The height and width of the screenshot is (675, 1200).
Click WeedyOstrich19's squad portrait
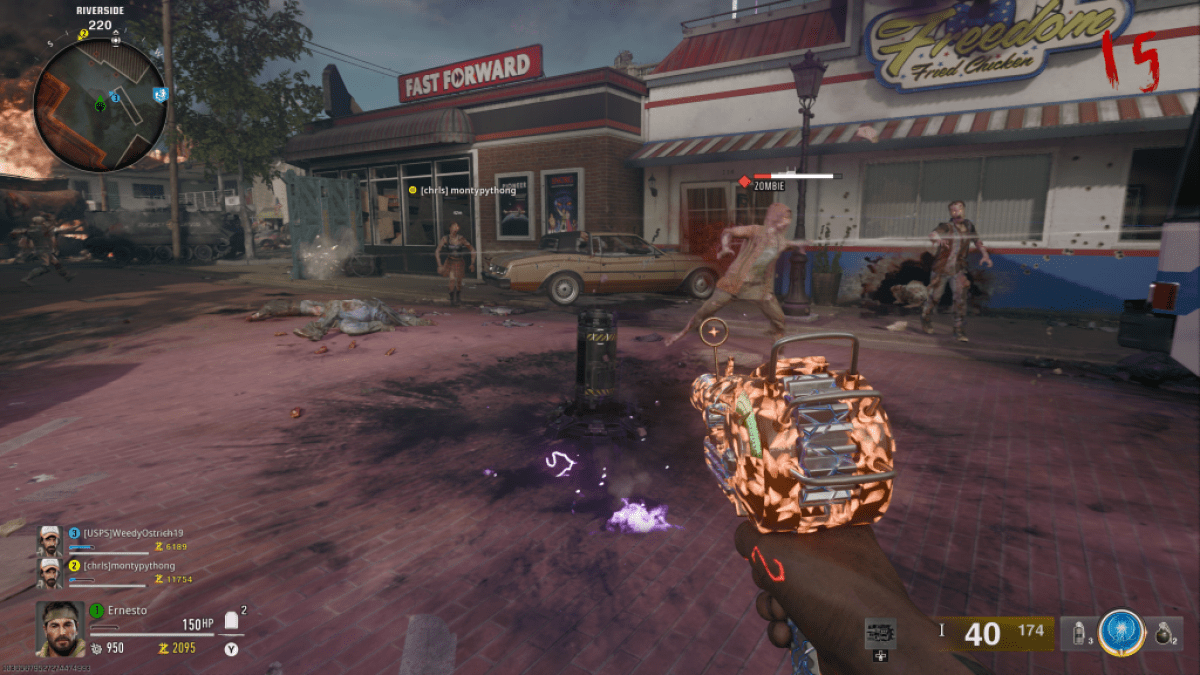coord(51,541)
